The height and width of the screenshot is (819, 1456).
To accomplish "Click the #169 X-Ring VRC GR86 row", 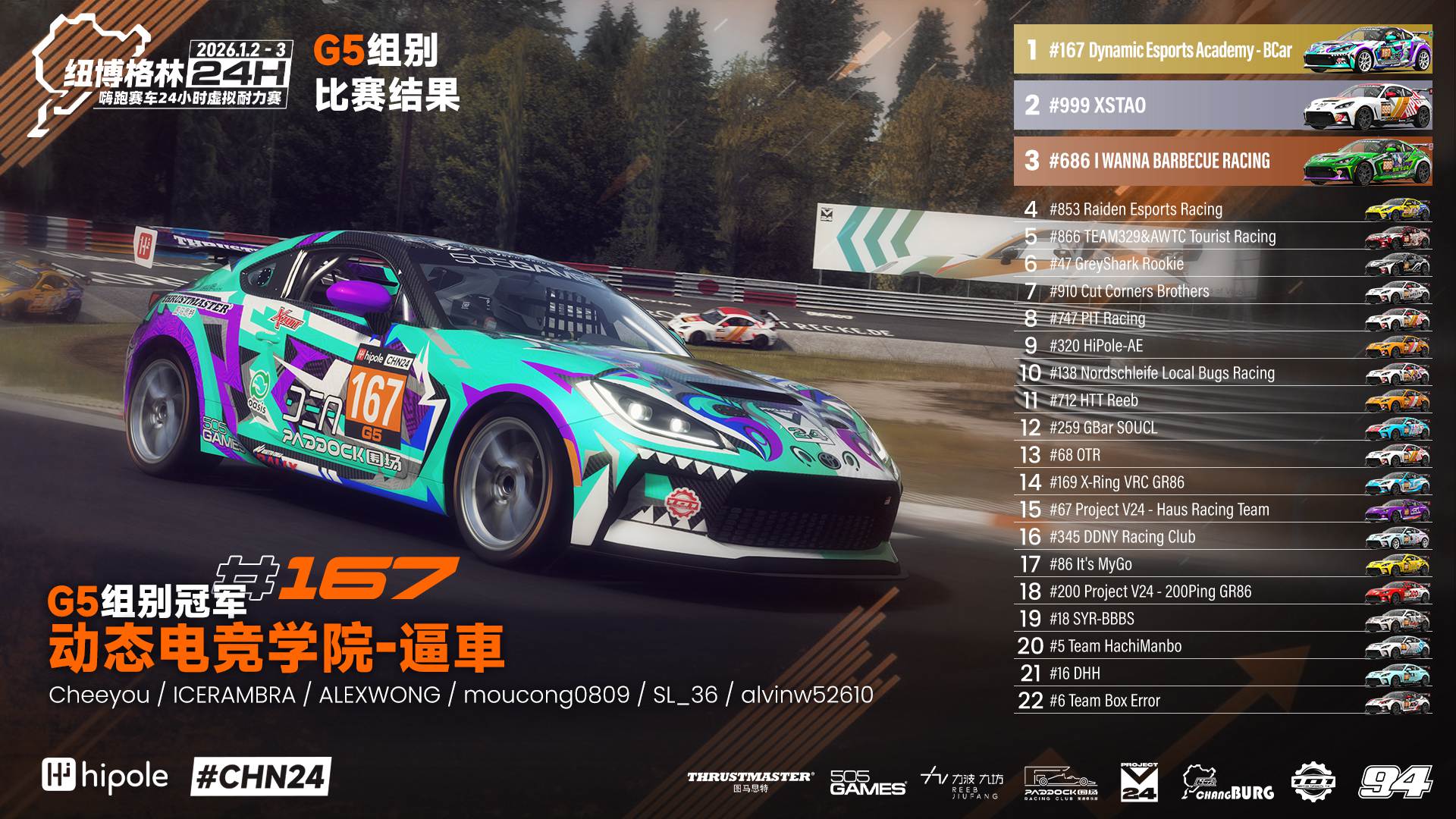I will tap(1222, 482).
